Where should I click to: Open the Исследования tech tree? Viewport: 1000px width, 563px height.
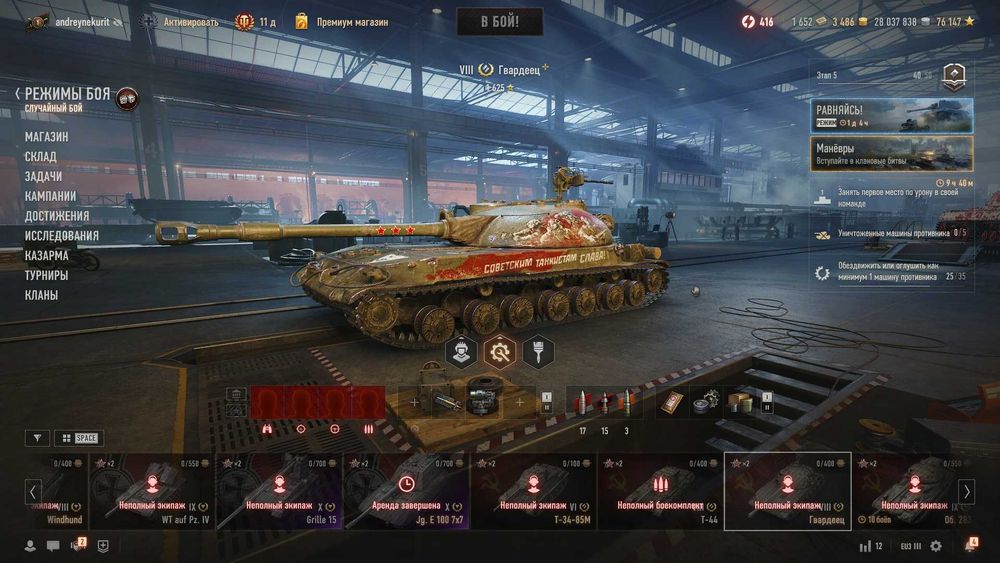62,236
